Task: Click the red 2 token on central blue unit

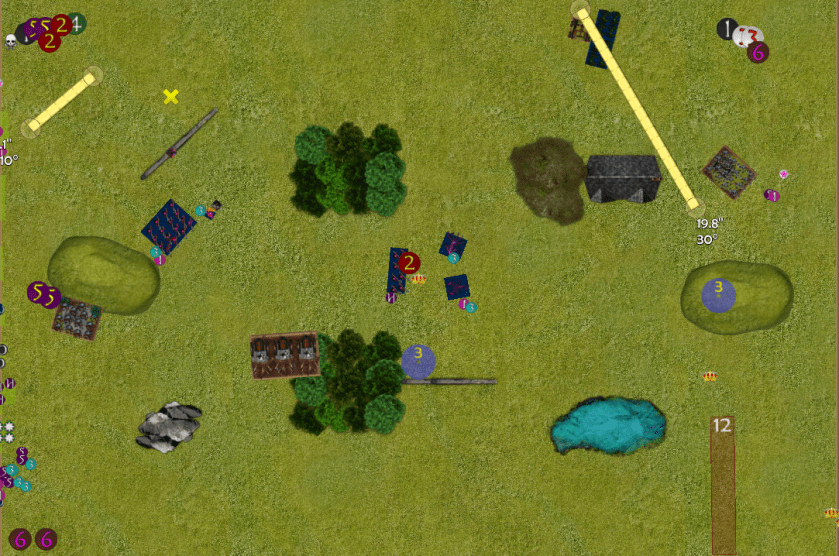Action: coord(408,263)
